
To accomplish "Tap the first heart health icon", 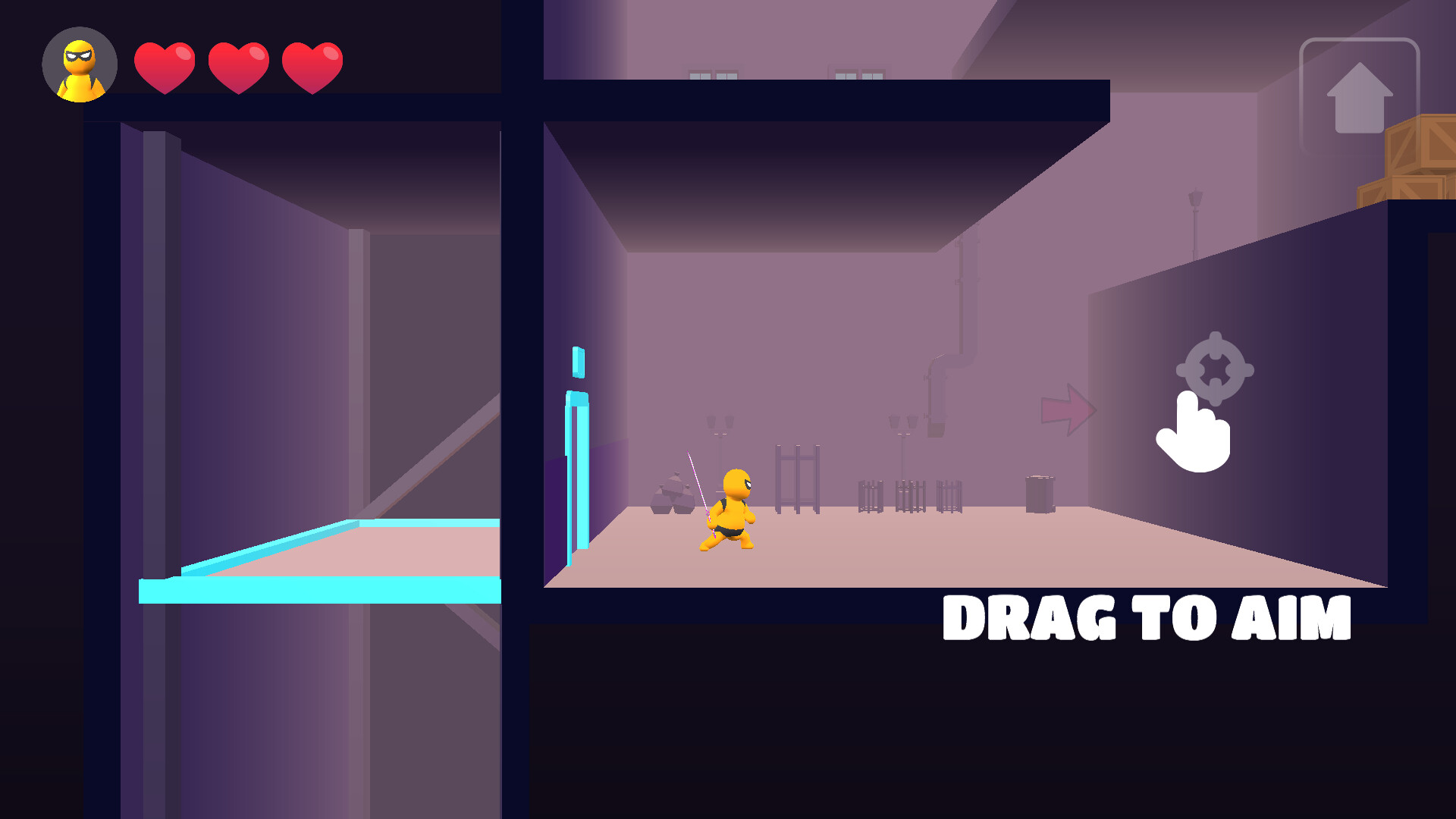I will pos(165,67).
